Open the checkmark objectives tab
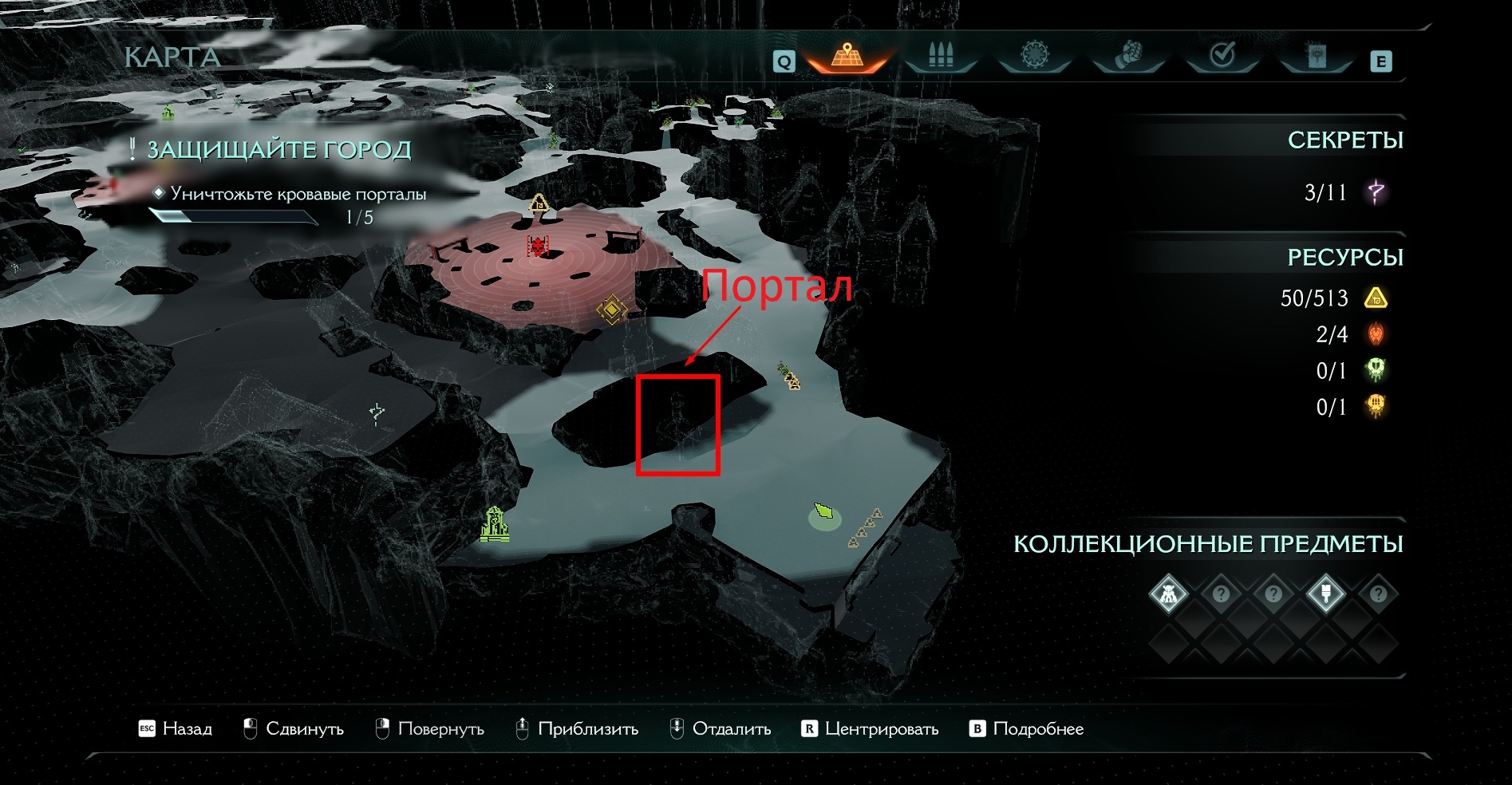Viewport: 1512px width, 785px height. point(1222,56)
